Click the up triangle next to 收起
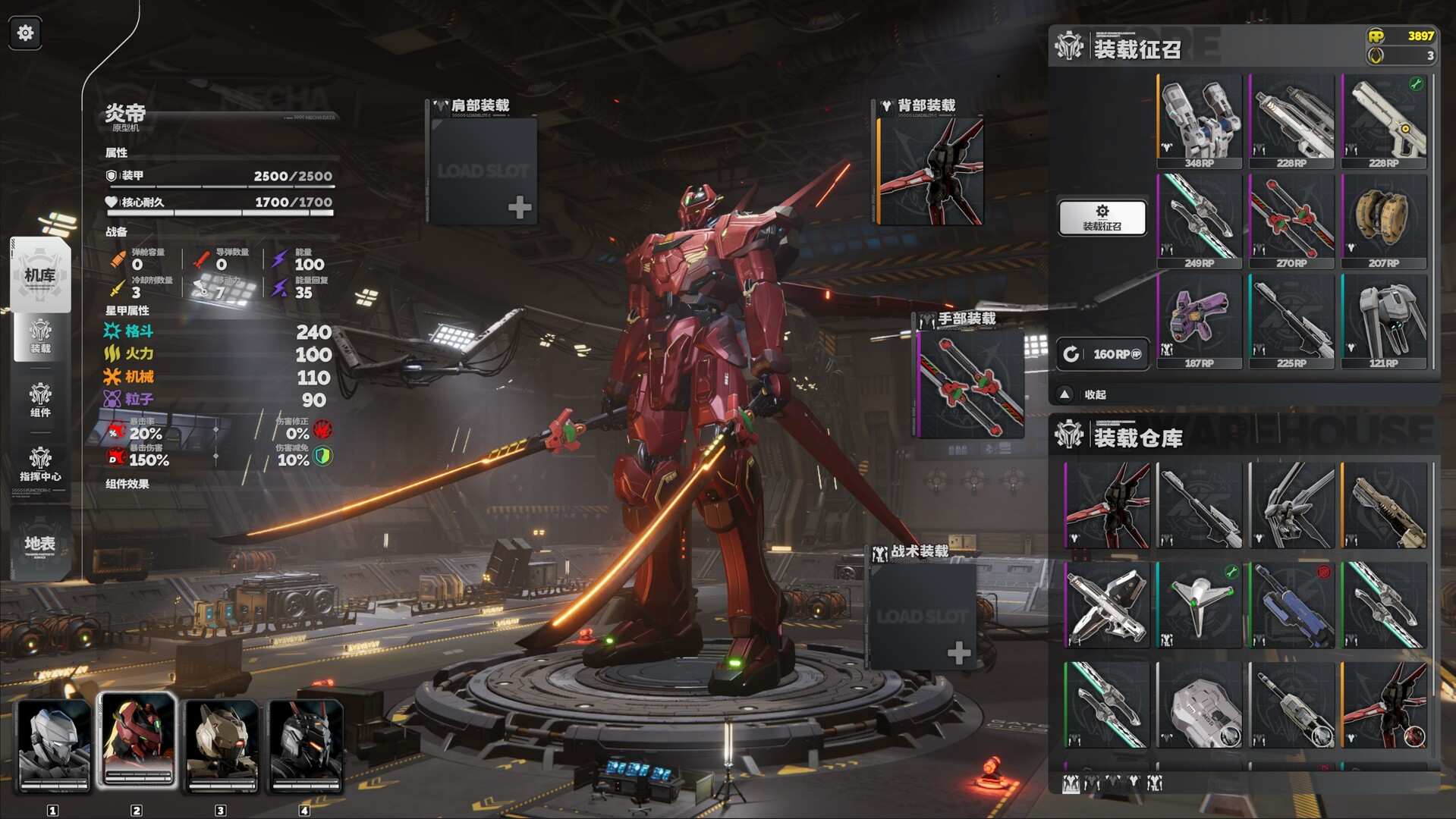Viewport: 1456px width, 819px height. click(1064, 395)
